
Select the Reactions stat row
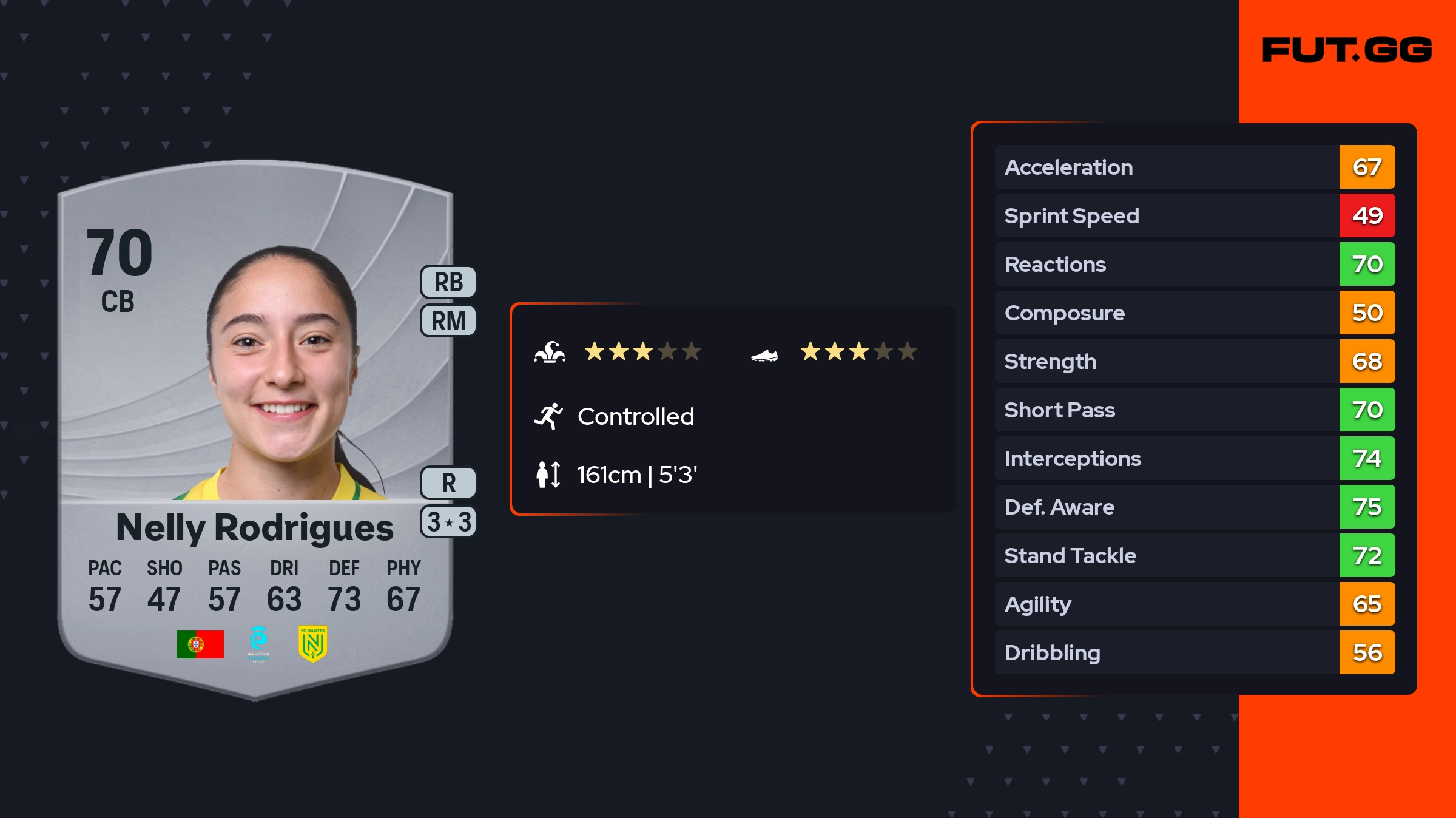[1194, 264]
